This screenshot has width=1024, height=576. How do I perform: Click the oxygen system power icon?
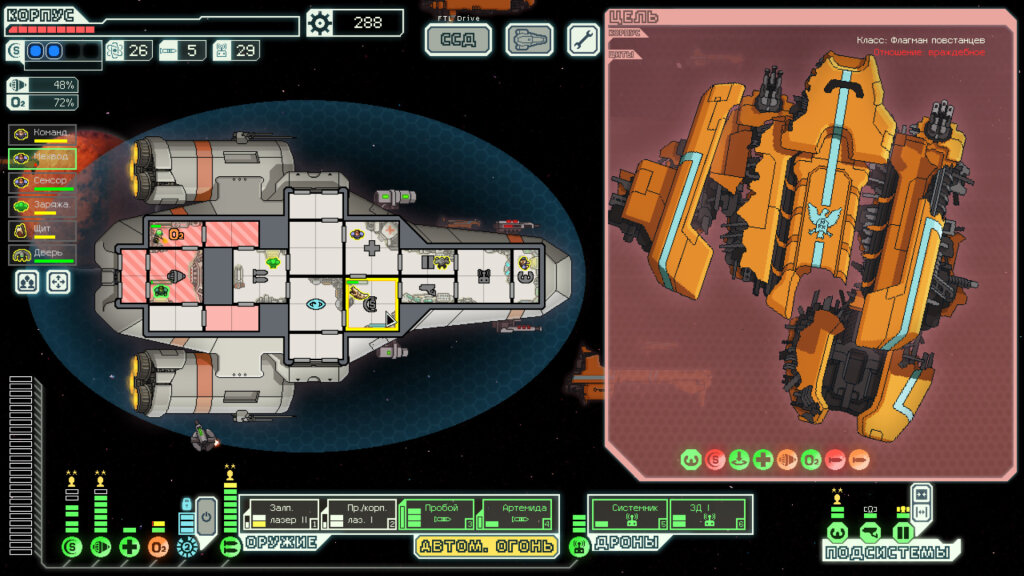158,546
